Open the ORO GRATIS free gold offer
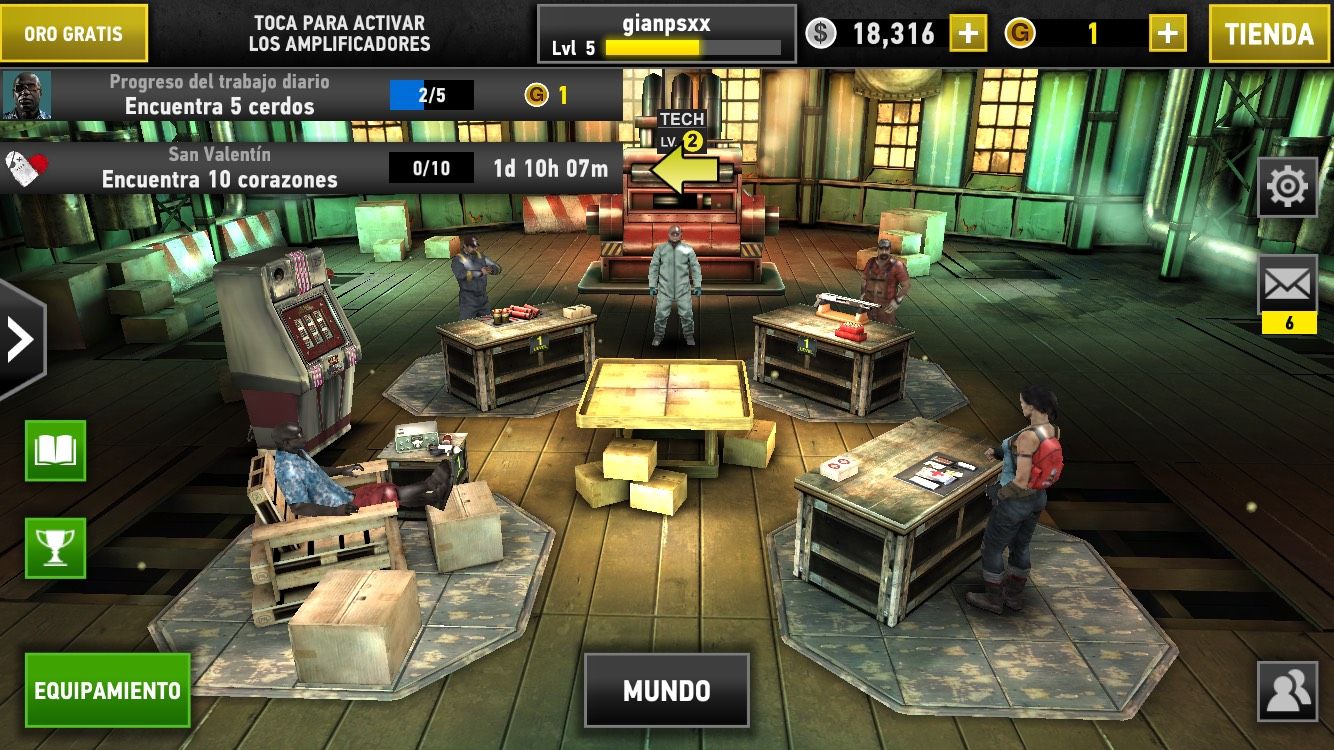The width and height of the screenshot is (1334, 750). pos(73,33)
